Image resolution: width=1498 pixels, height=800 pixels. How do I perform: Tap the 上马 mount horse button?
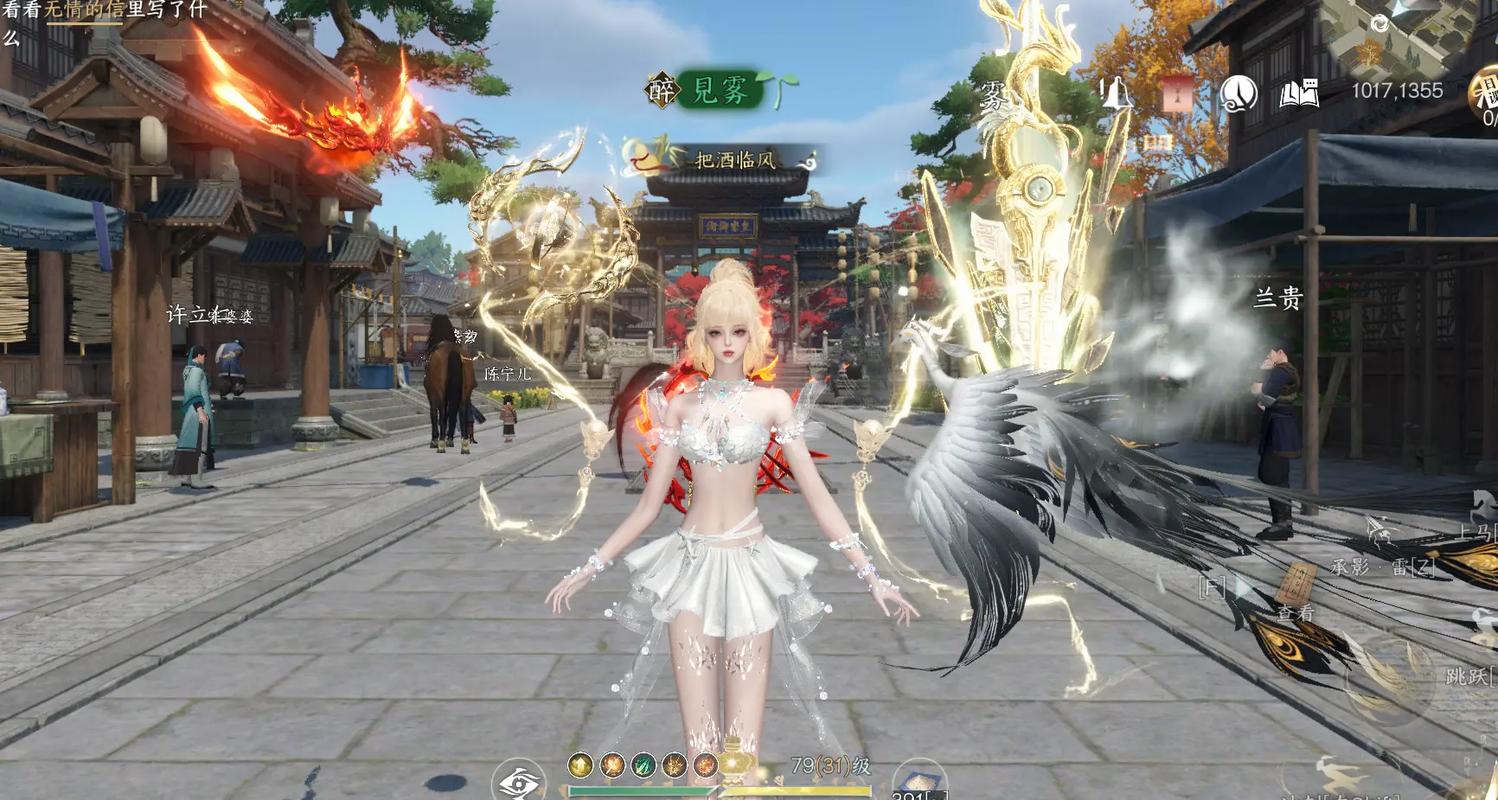[1474, 531]
